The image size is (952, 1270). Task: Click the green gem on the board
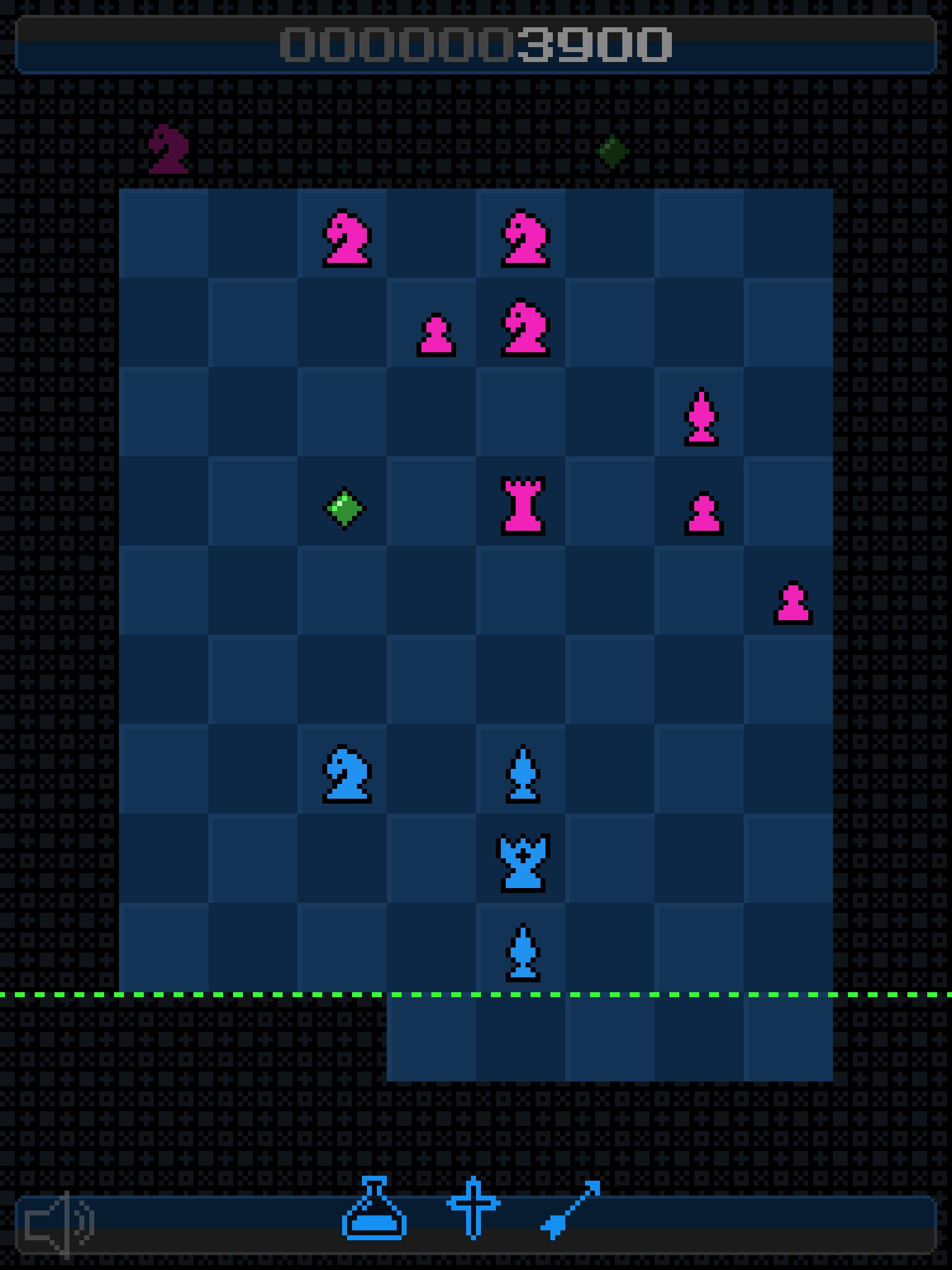click(x=345, y=507)
